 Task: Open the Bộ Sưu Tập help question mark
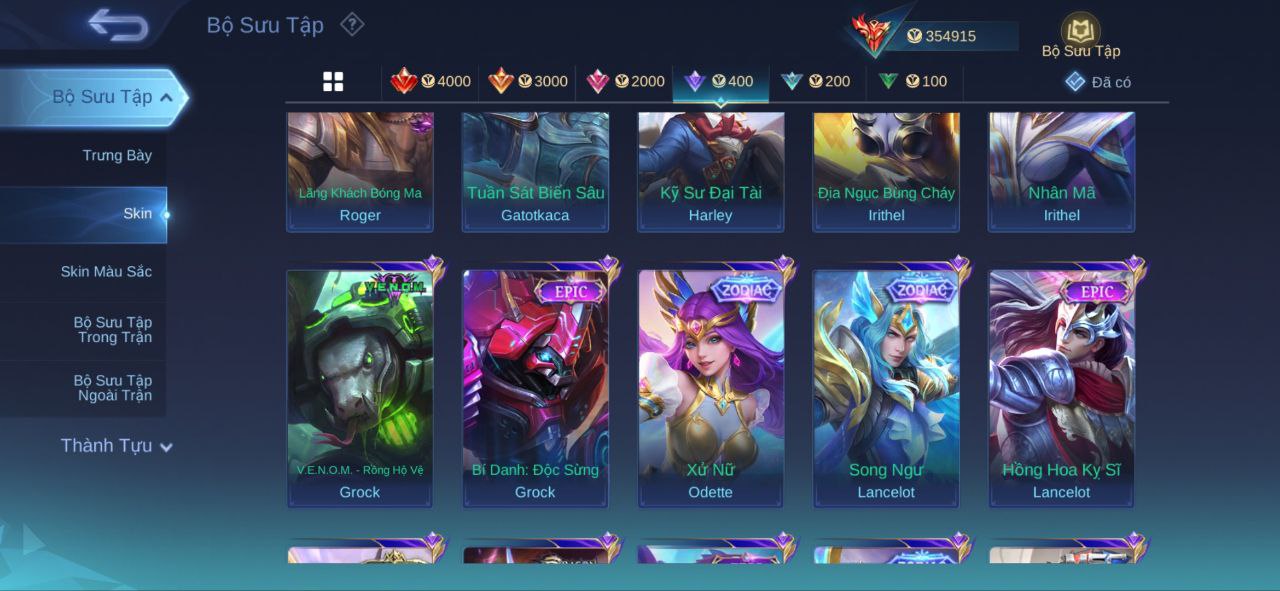pyautogui.click(x=352, y=24)
